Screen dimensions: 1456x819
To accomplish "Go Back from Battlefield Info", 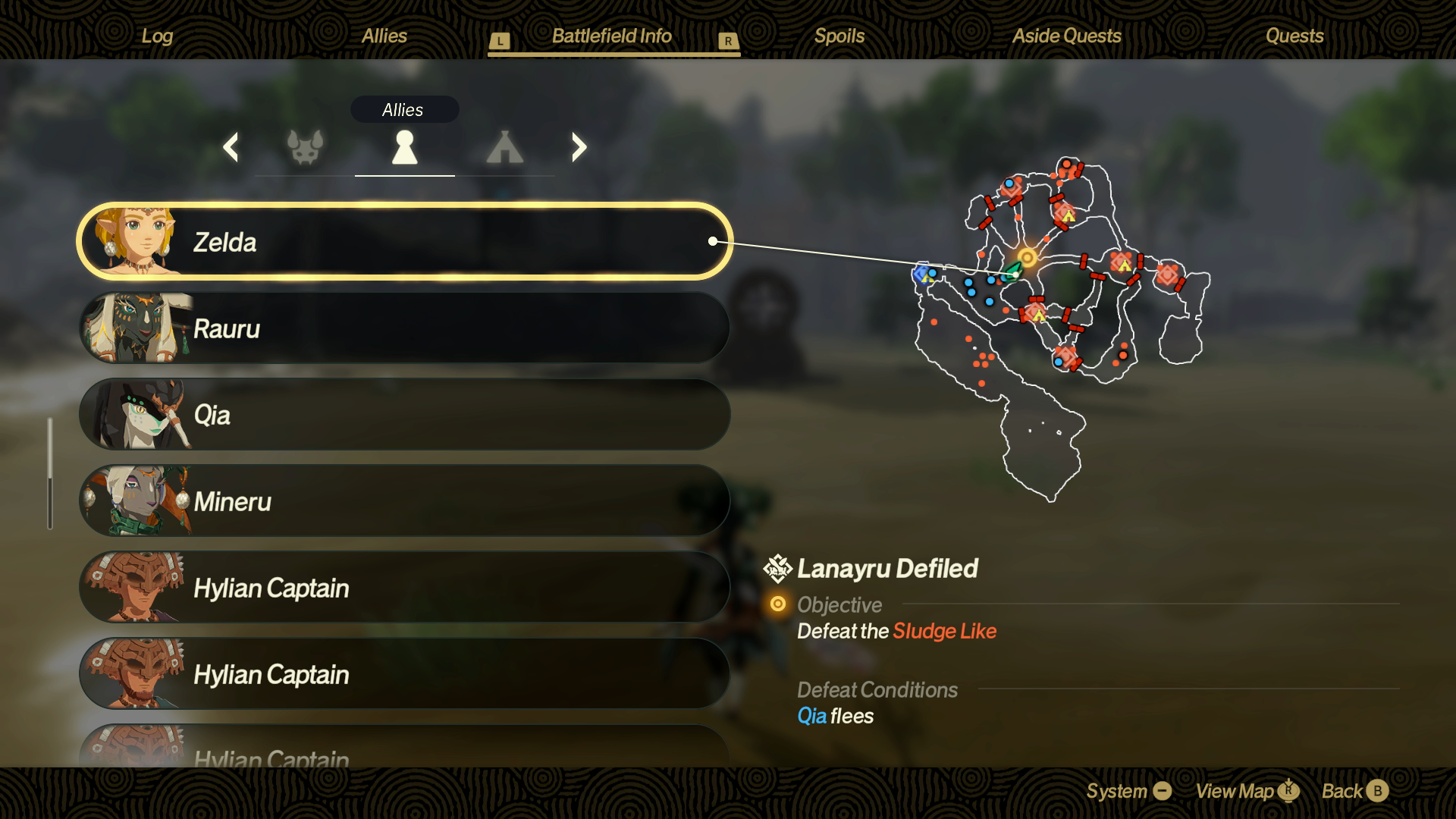I will click(1354, 791).
